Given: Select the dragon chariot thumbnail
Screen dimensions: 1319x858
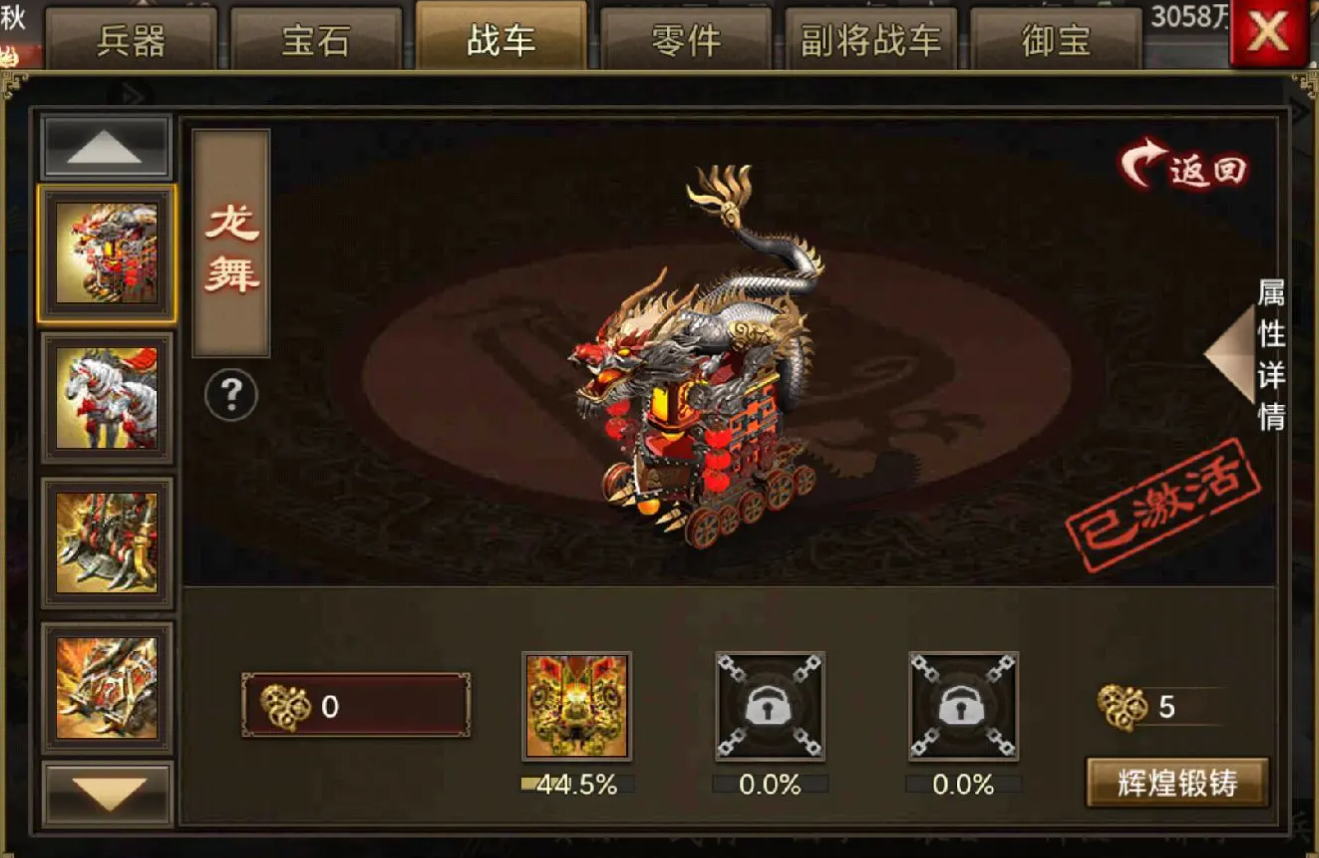Looking at the screenshot, I should click(107, 253).
